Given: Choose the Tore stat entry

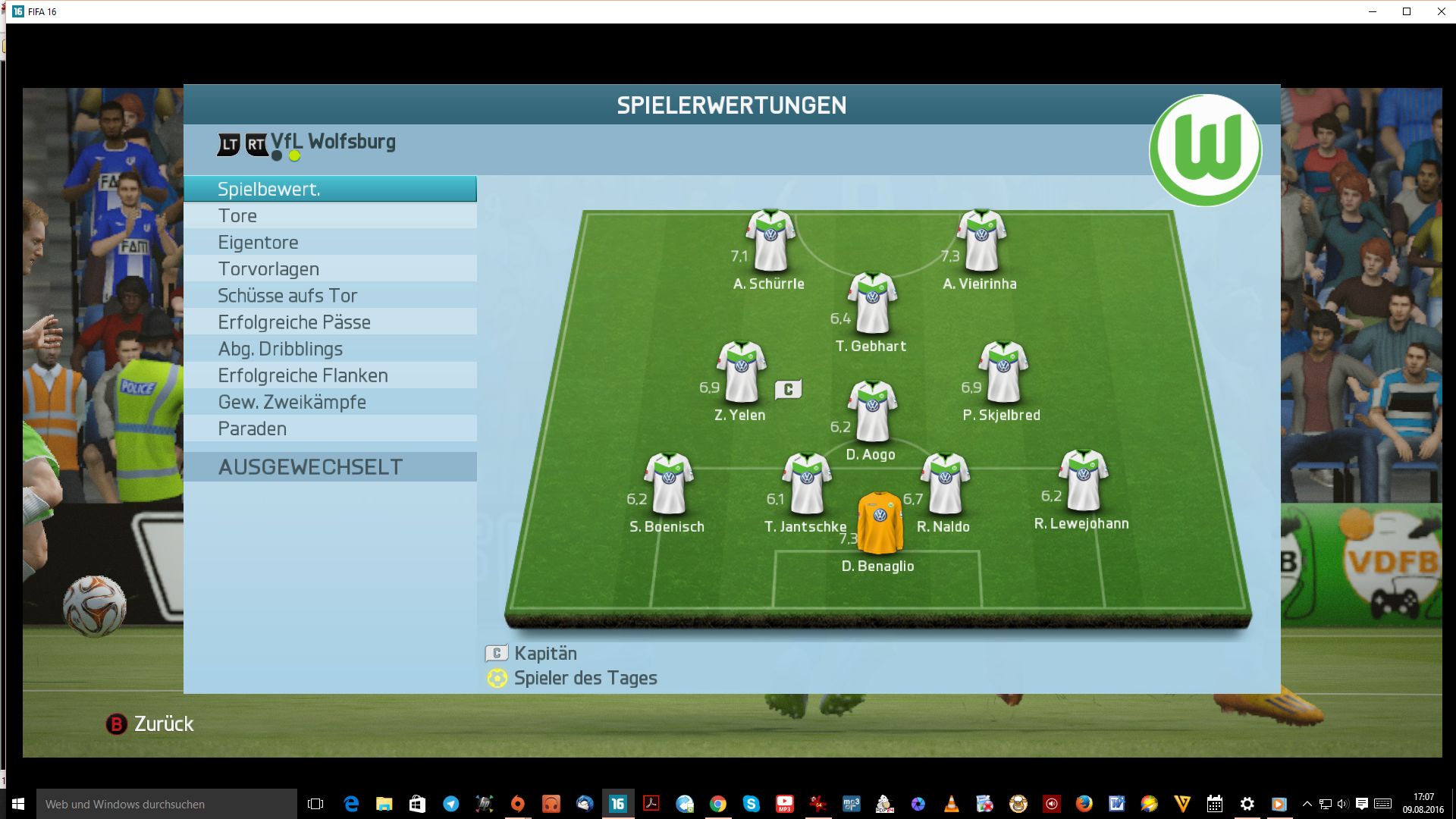Looking at the screenshot, I should click(x=330, y=216).
